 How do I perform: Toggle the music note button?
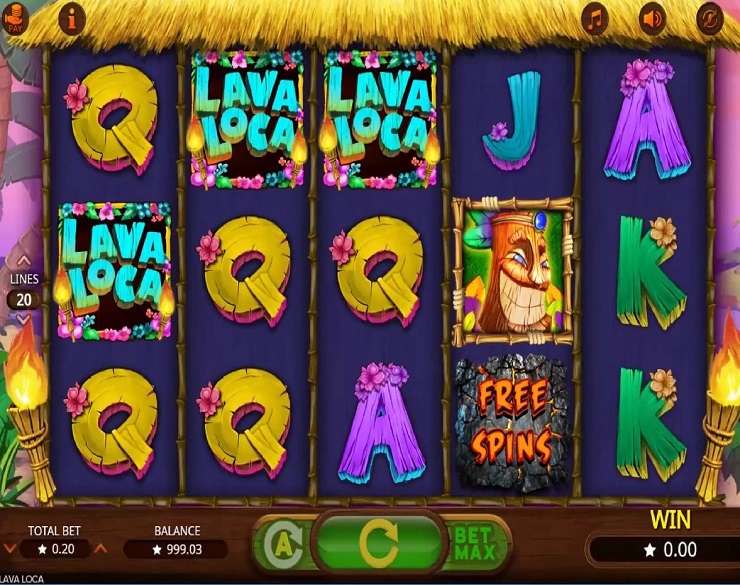point(596,18)
